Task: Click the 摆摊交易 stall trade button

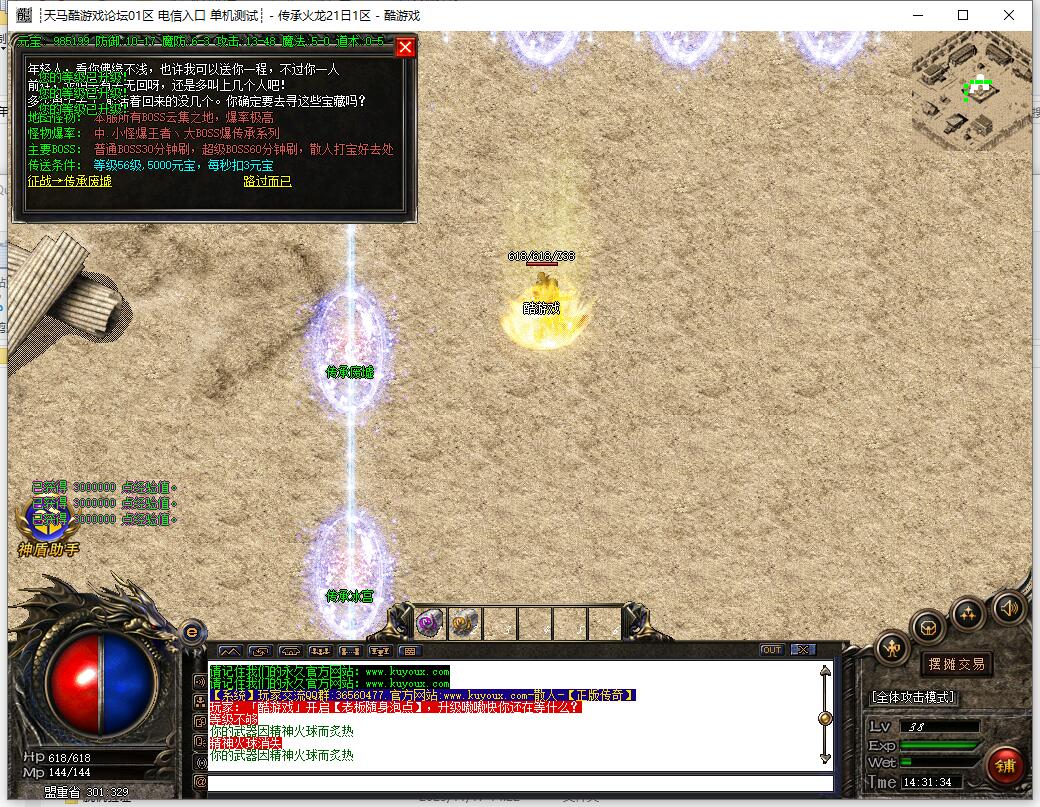Action: [x=956, y=663]
